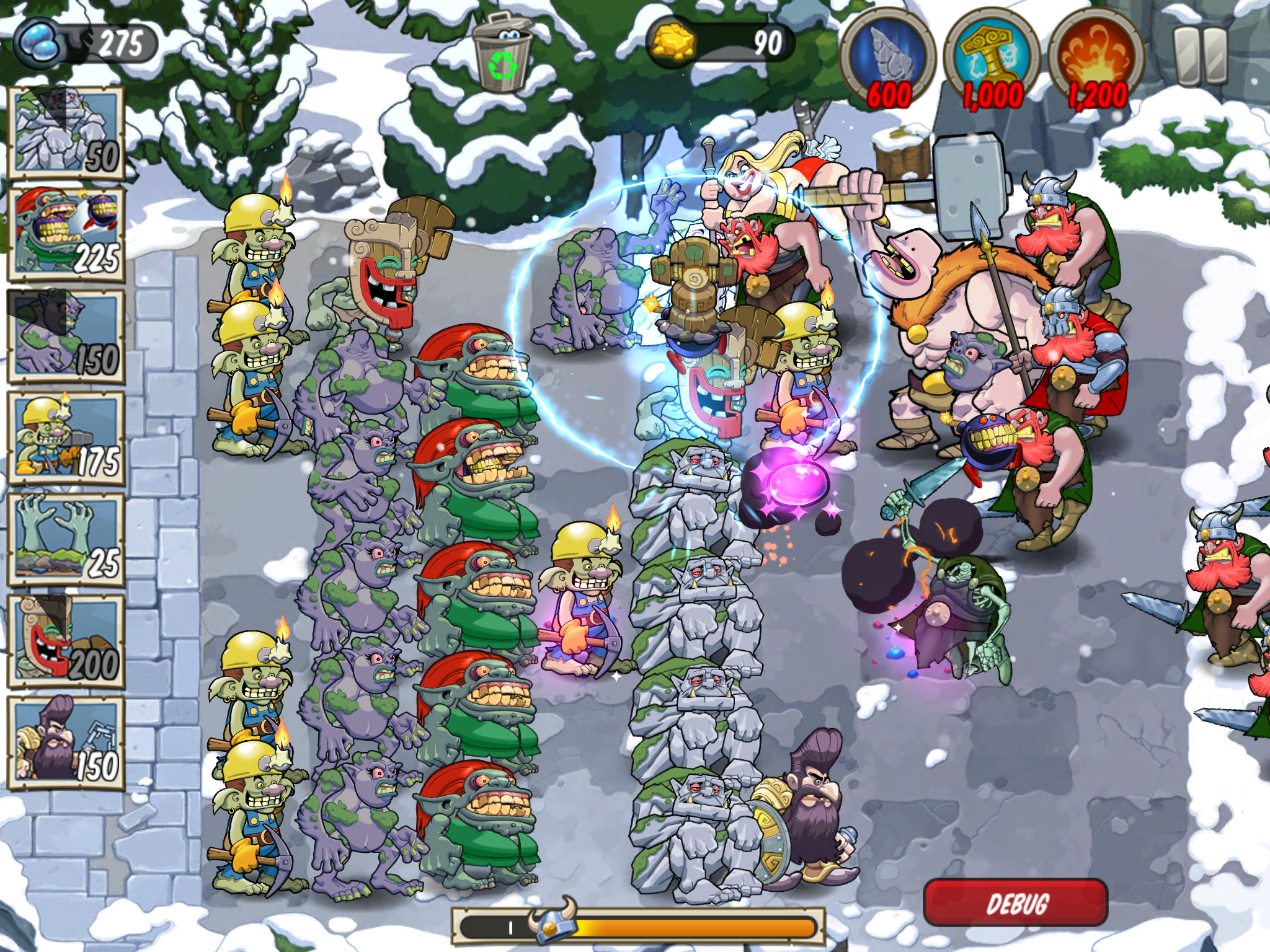Pick the bearded dwarf card costing 150
Screen dimensions: 1270x952
66,743
